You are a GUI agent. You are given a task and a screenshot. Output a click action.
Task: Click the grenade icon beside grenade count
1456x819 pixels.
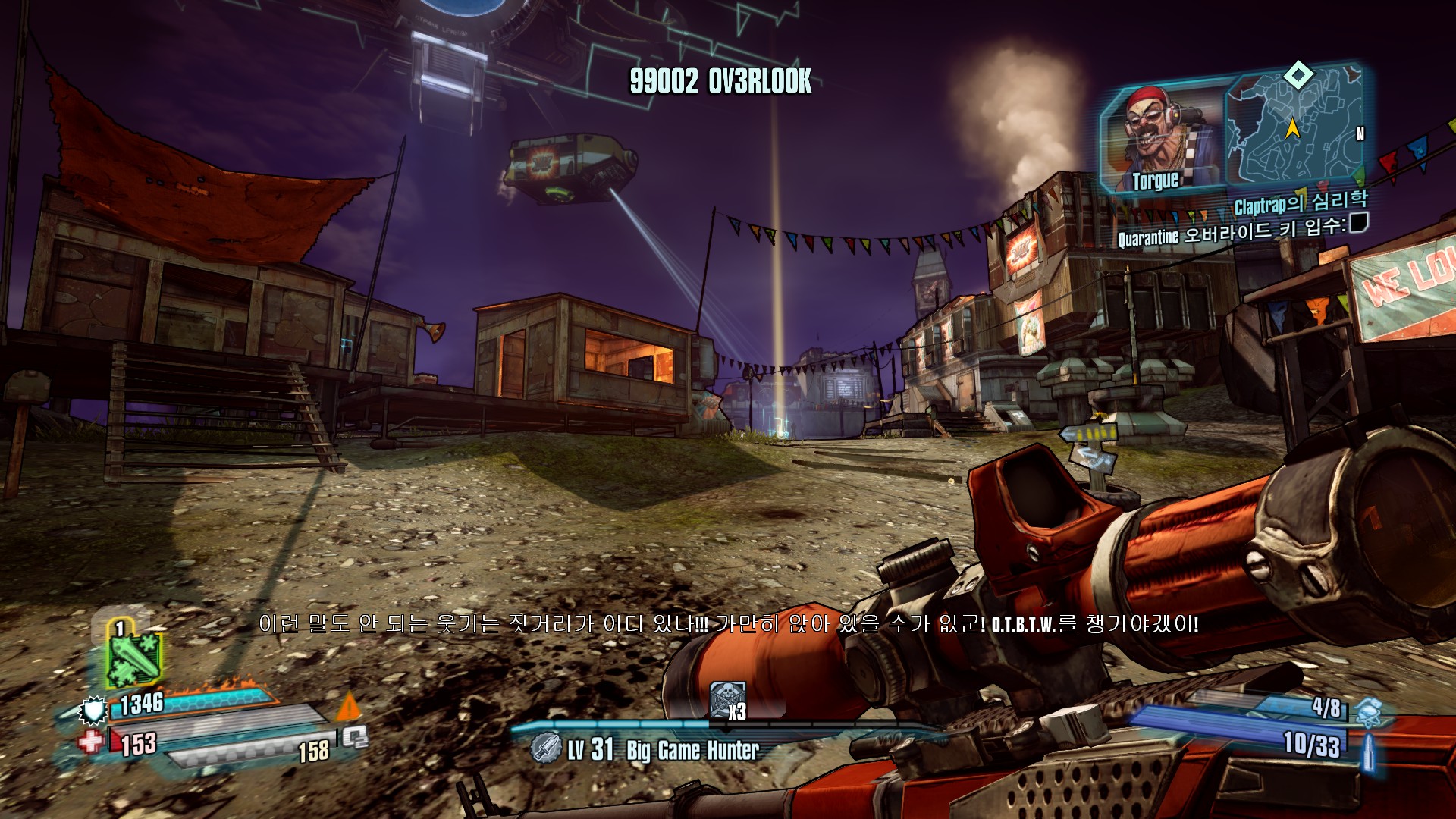click(1369, 711)
